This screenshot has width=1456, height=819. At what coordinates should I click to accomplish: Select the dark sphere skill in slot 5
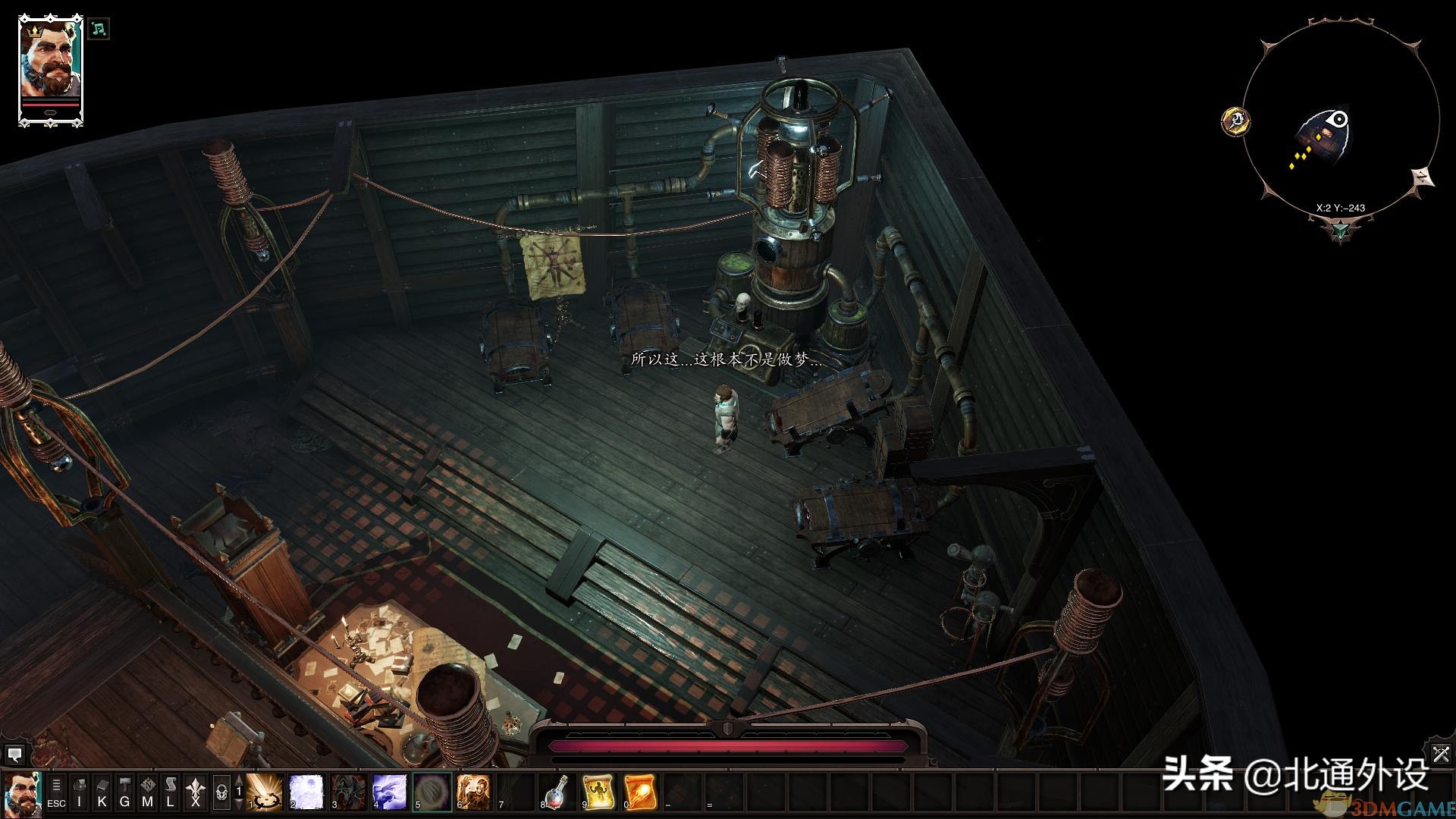coord(432,792)
